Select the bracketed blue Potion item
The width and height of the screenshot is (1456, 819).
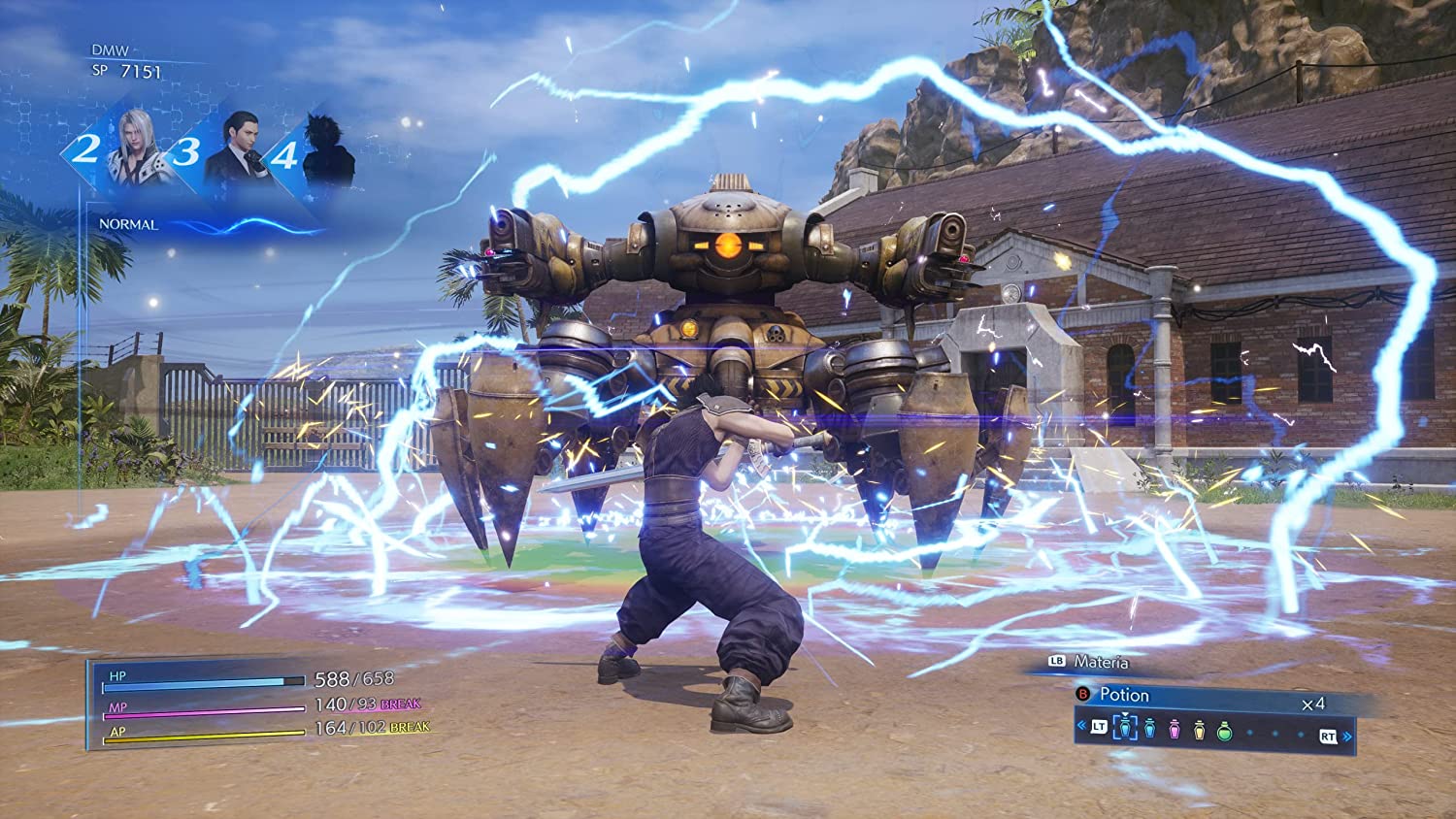1125,727
